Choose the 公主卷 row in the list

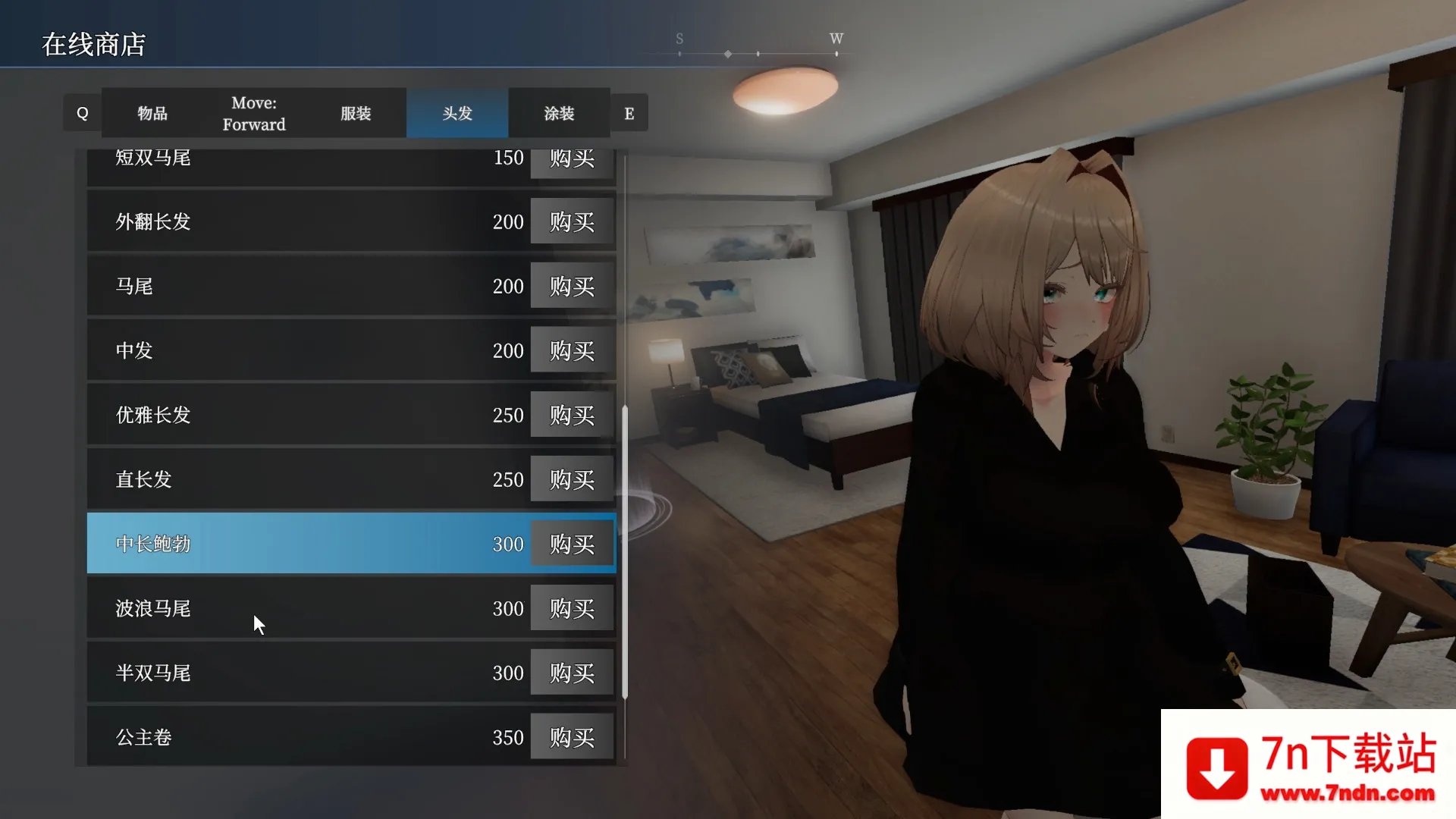303,737
